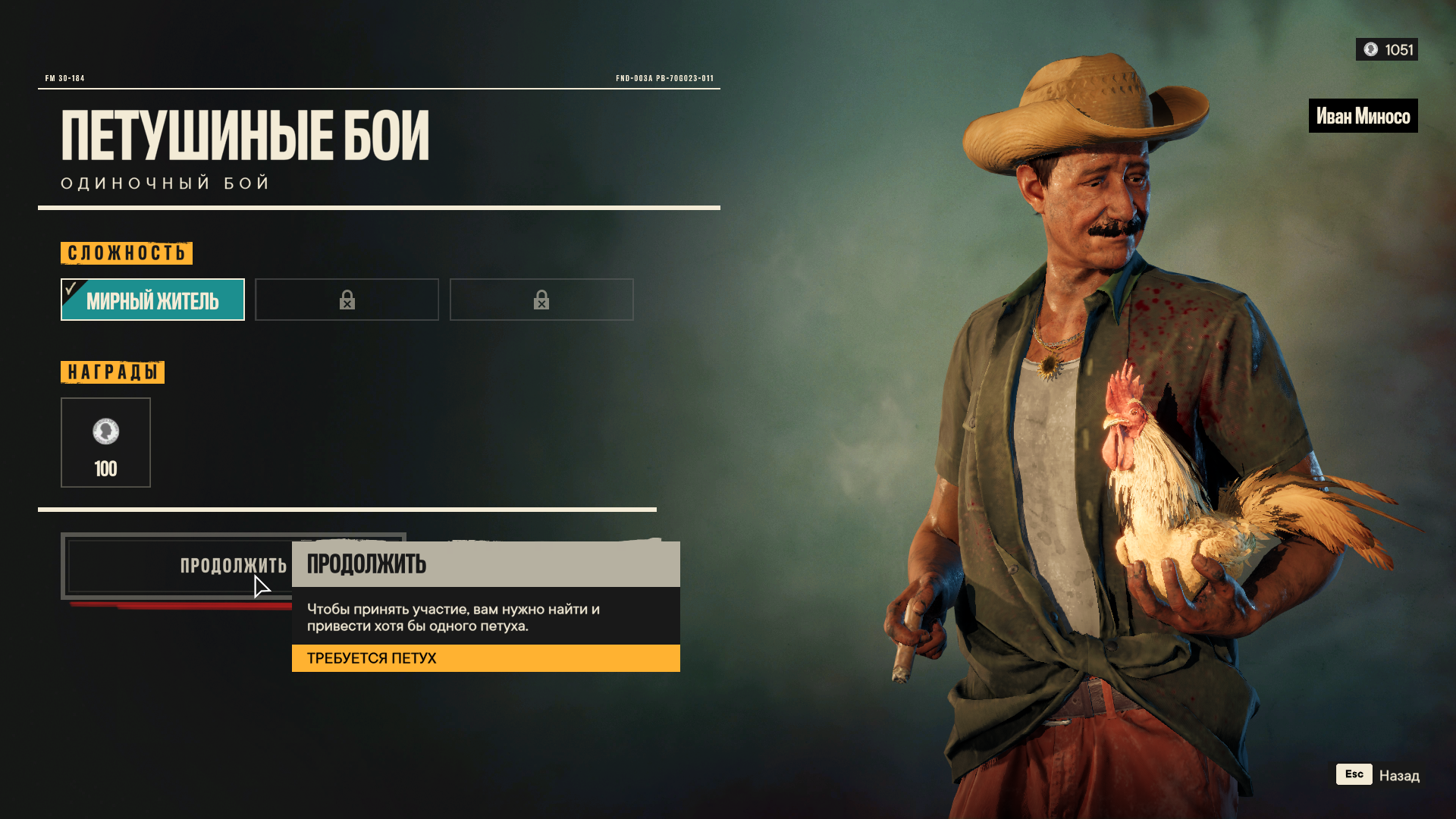Go back with the Назад button

point(1377,775)
